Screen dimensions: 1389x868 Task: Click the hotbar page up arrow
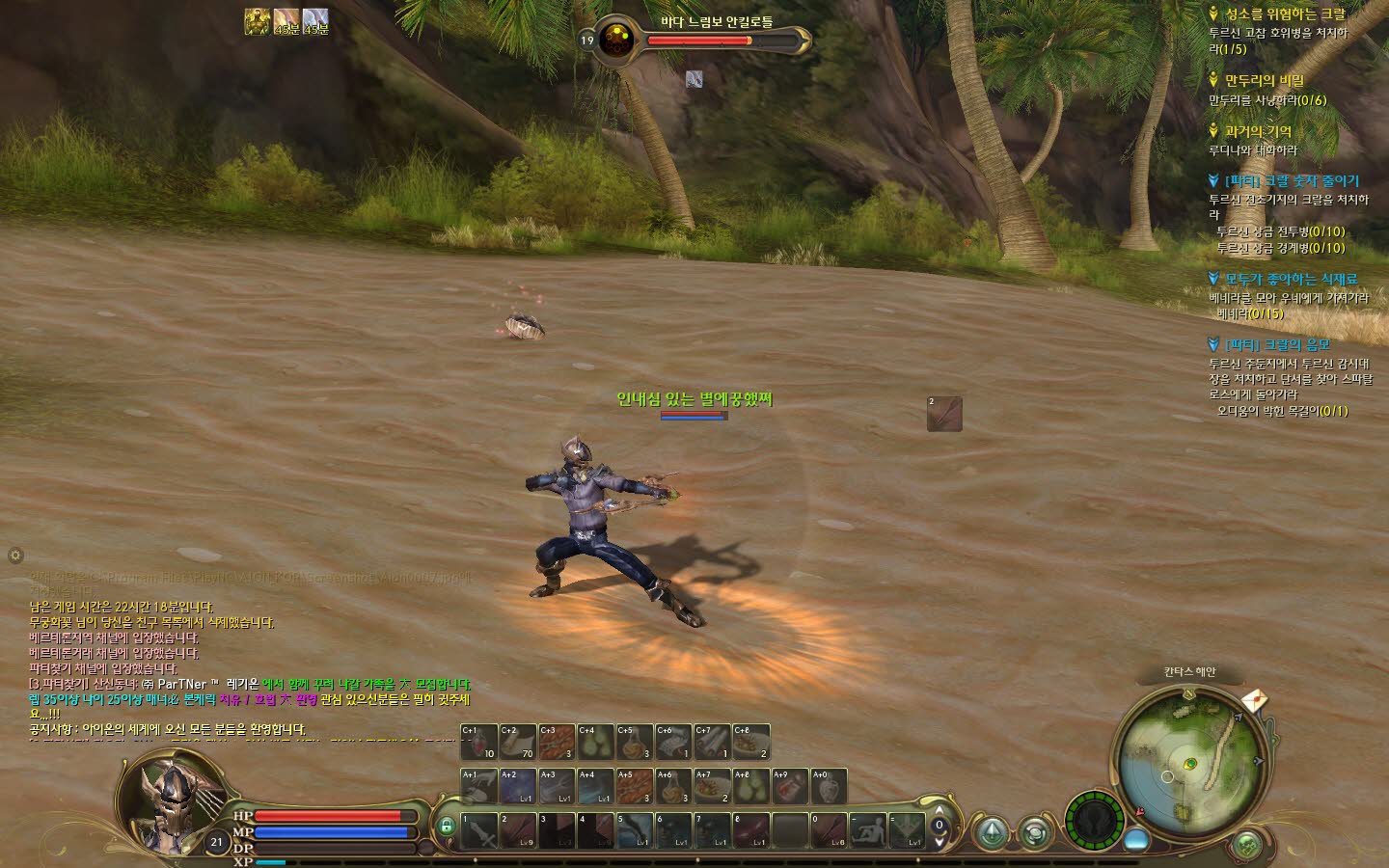pos(940,810)
